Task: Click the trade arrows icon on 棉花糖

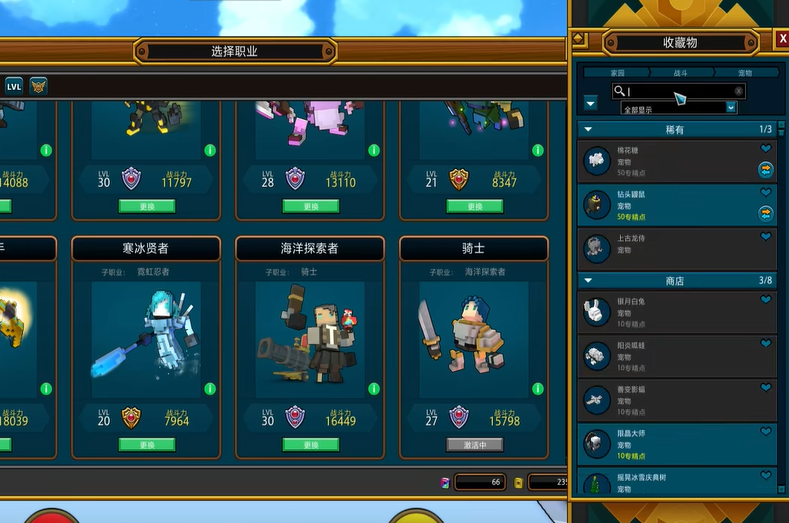Action: click(x=766, y=169)
